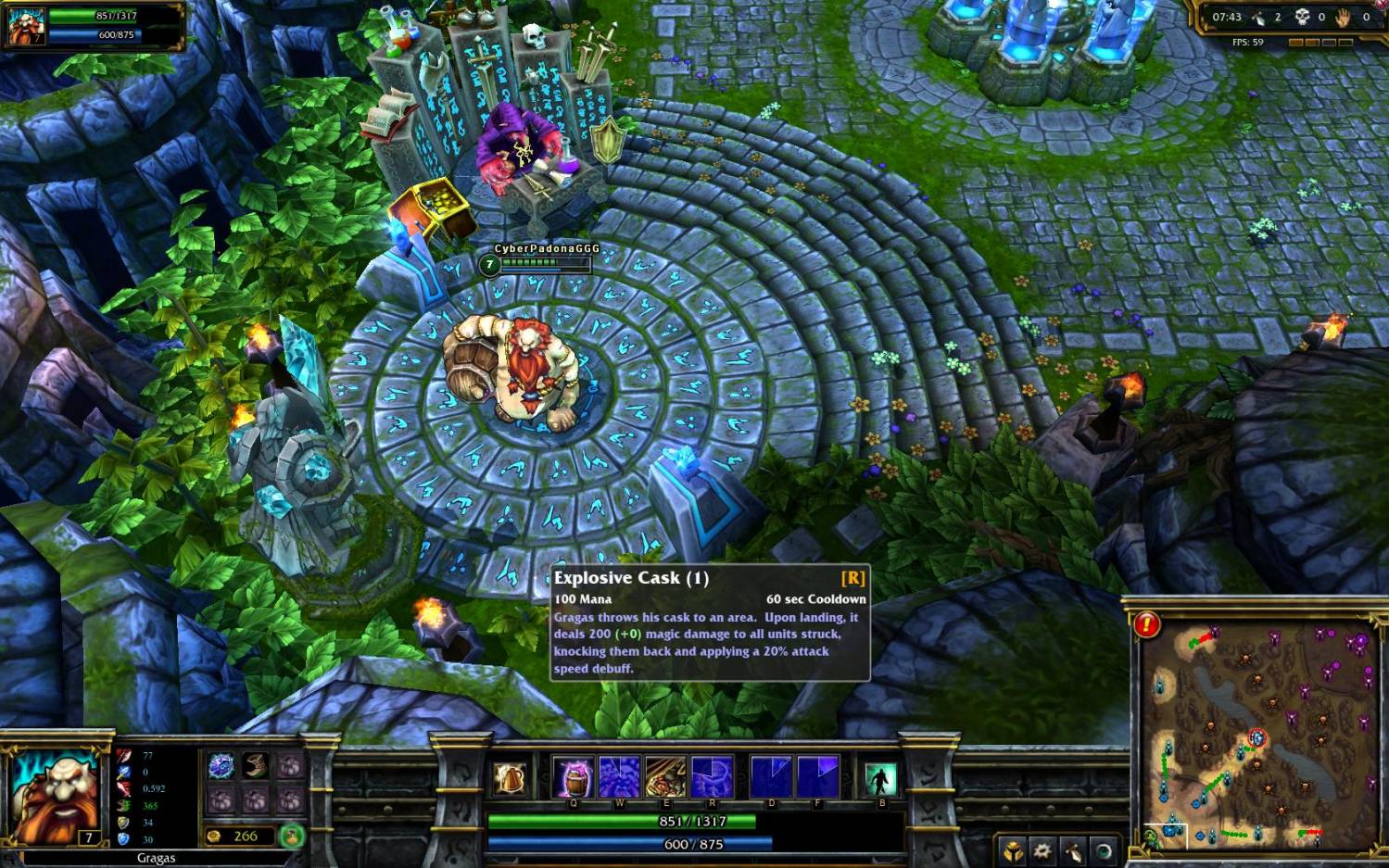Image resolution: width=1389 pixels, height=868 pixels.
Task: Select the blue orb item in inventory
Action: point(221,766)
